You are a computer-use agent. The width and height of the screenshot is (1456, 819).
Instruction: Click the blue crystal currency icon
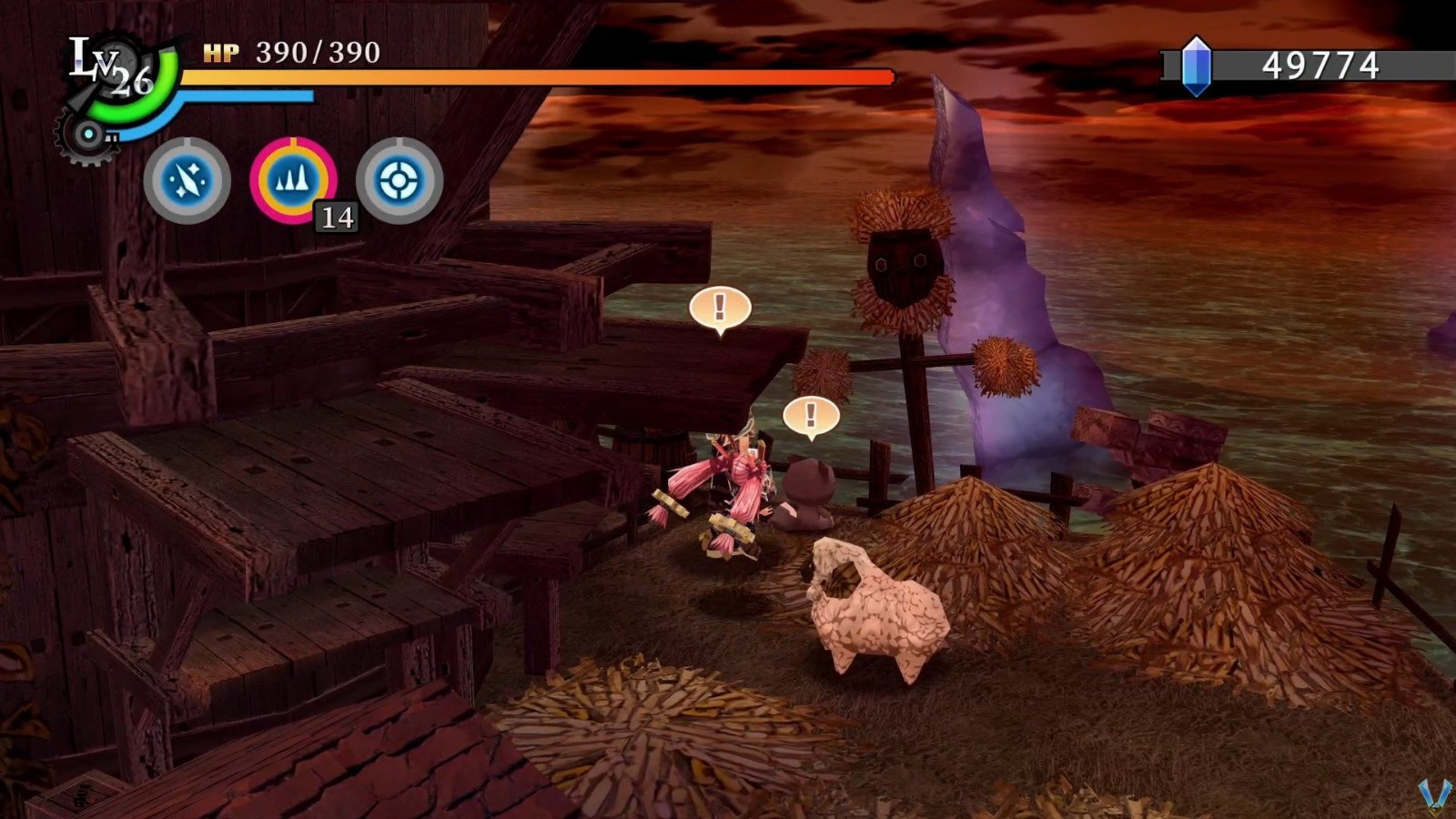point(1195,64)
